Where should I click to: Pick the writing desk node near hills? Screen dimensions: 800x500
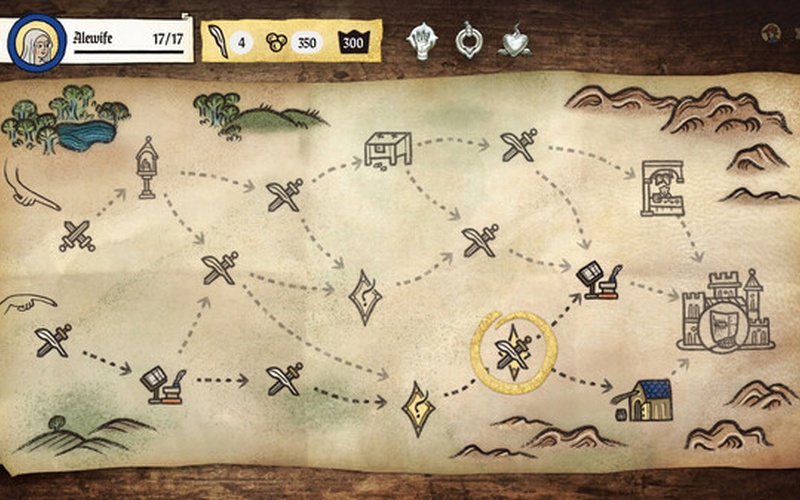tap(162, 384)
